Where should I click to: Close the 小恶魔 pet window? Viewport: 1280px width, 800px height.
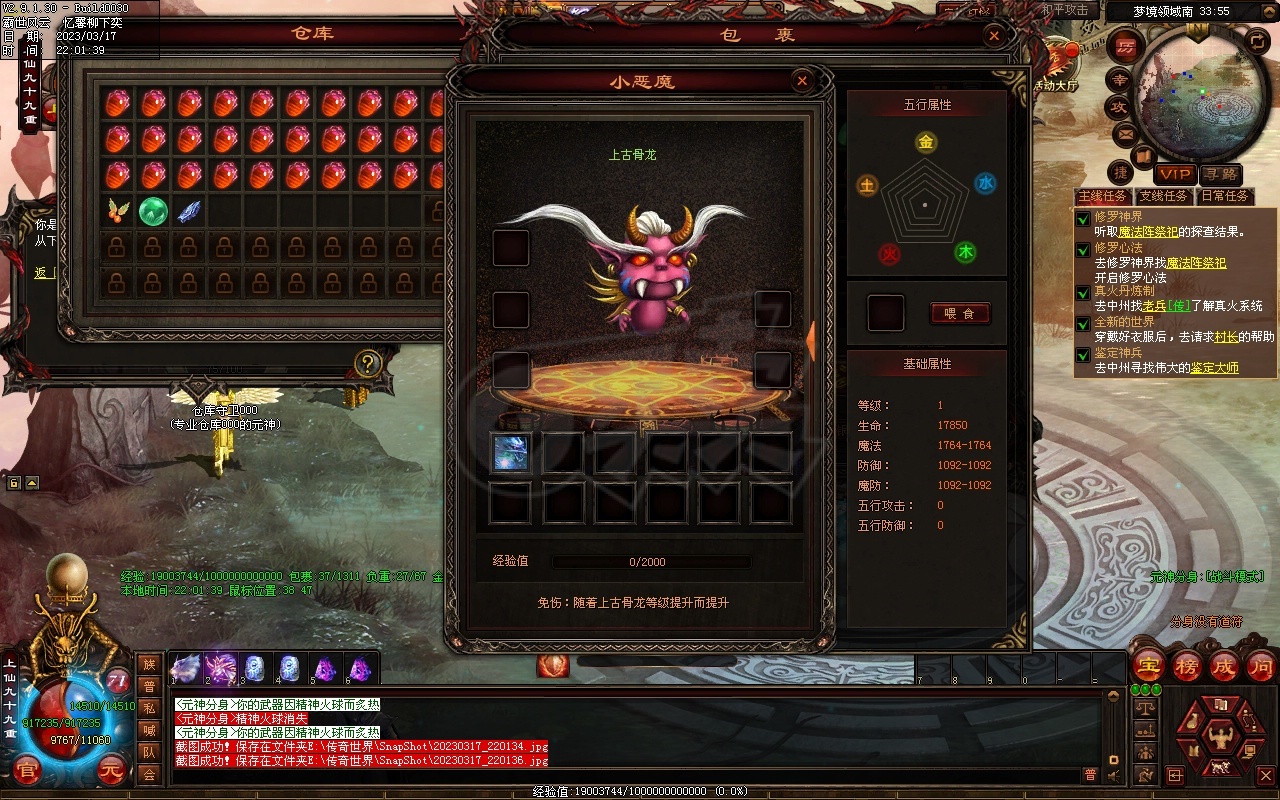point(801,81)
